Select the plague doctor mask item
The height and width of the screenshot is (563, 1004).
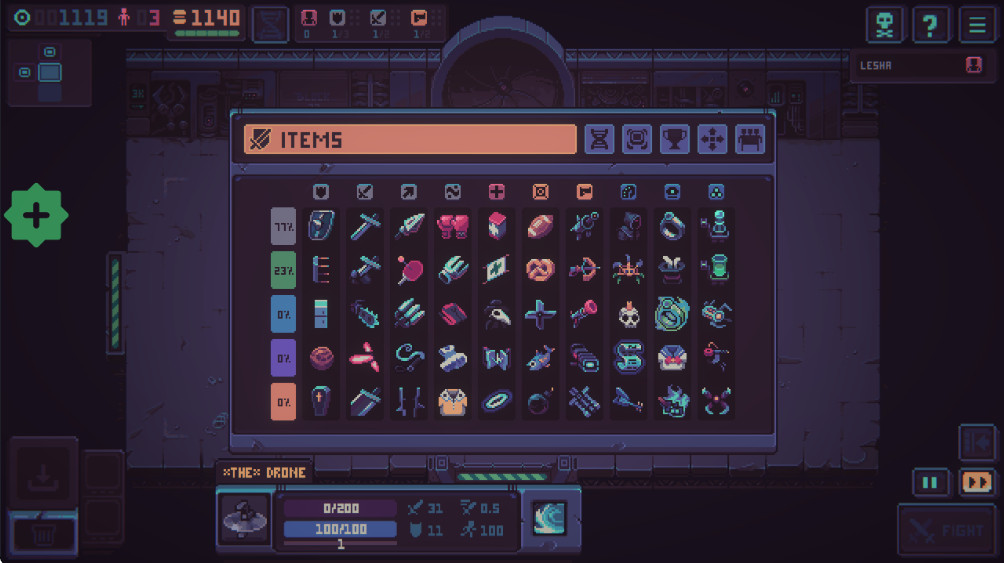point(496,315)
